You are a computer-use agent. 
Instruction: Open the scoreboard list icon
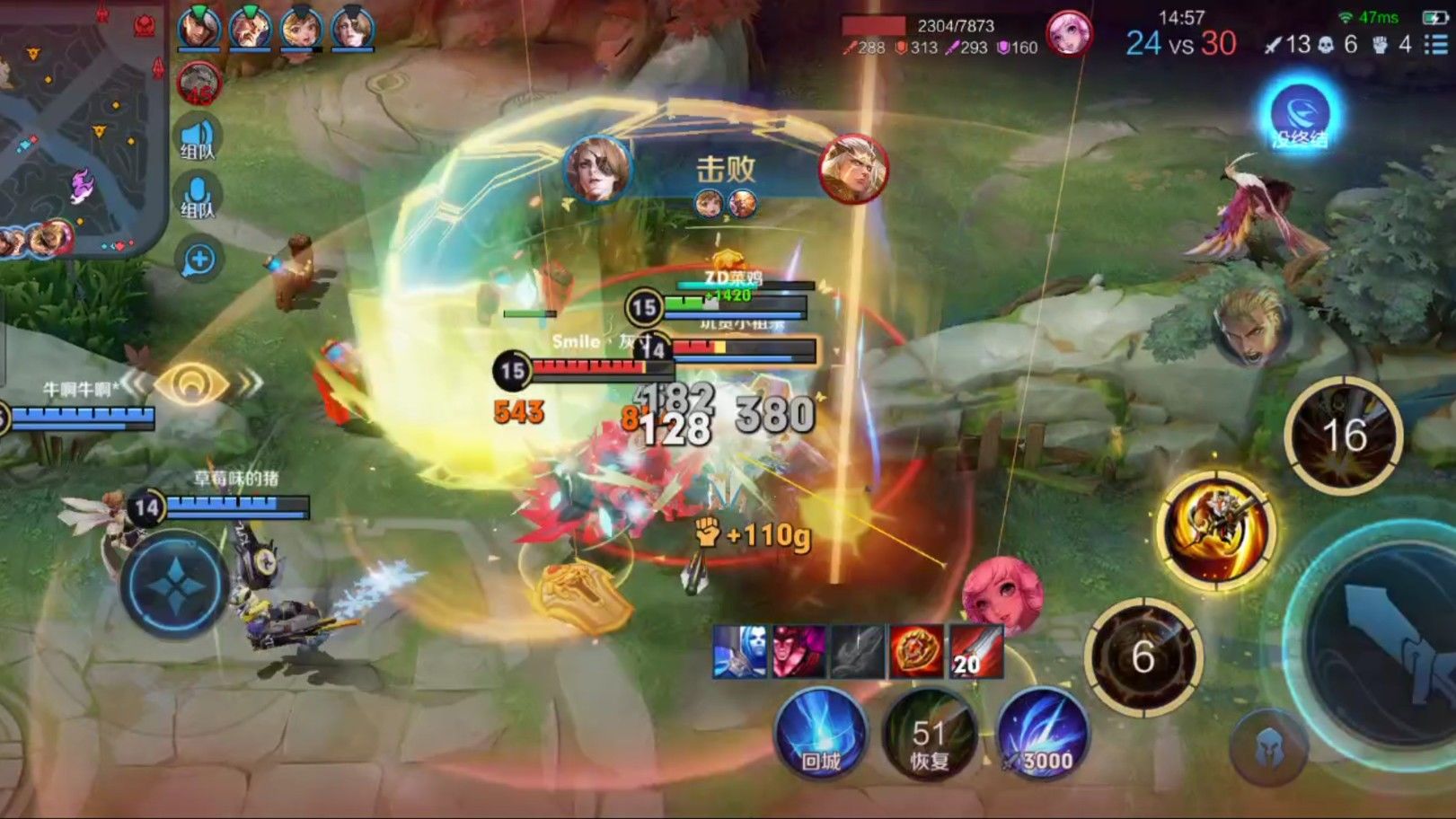click(1435, 44)
